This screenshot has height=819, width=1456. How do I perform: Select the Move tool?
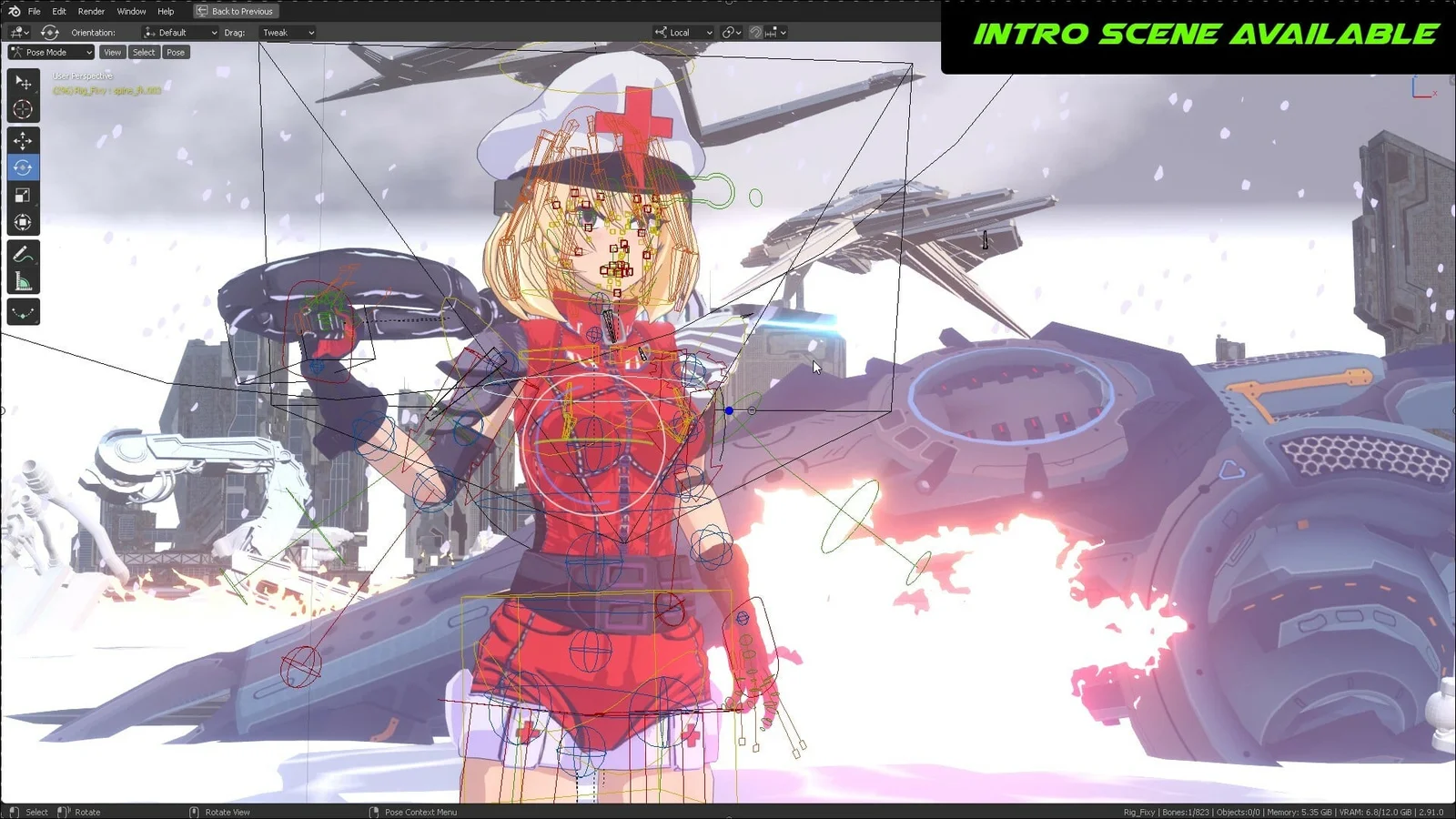(24, 139)
